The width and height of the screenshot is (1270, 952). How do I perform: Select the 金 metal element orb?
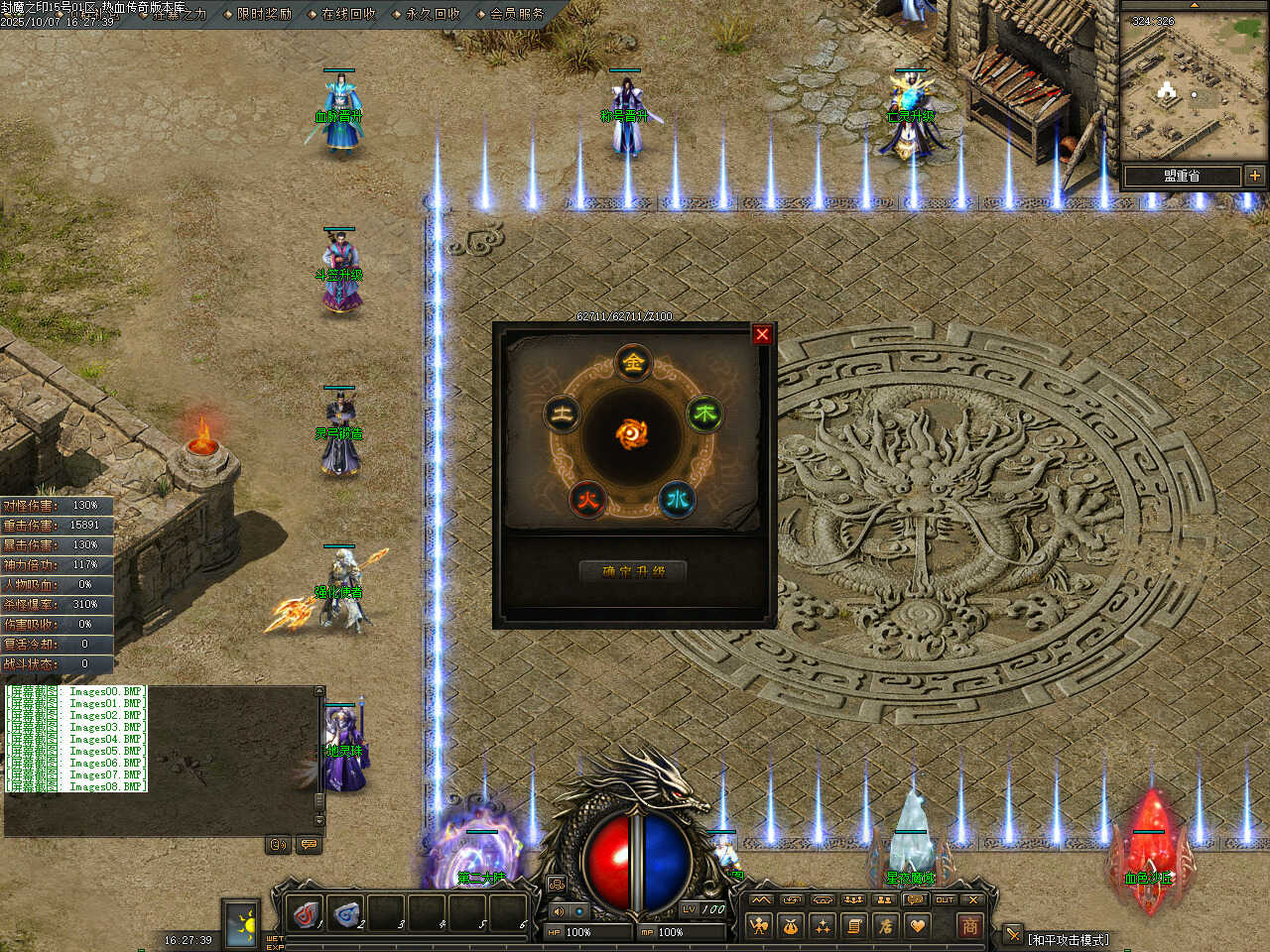633,362
